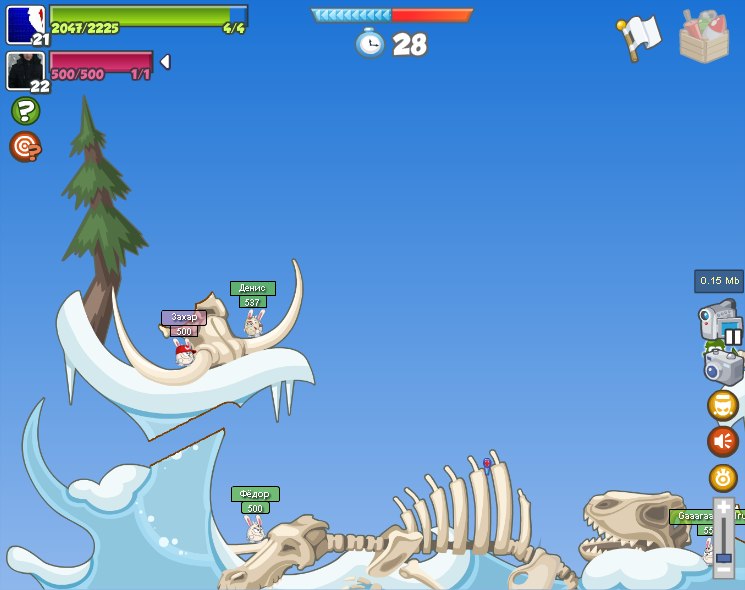This screenshot has width=745, height=590.
Task: Click the orange target hint button
Action: pos(25,147)
